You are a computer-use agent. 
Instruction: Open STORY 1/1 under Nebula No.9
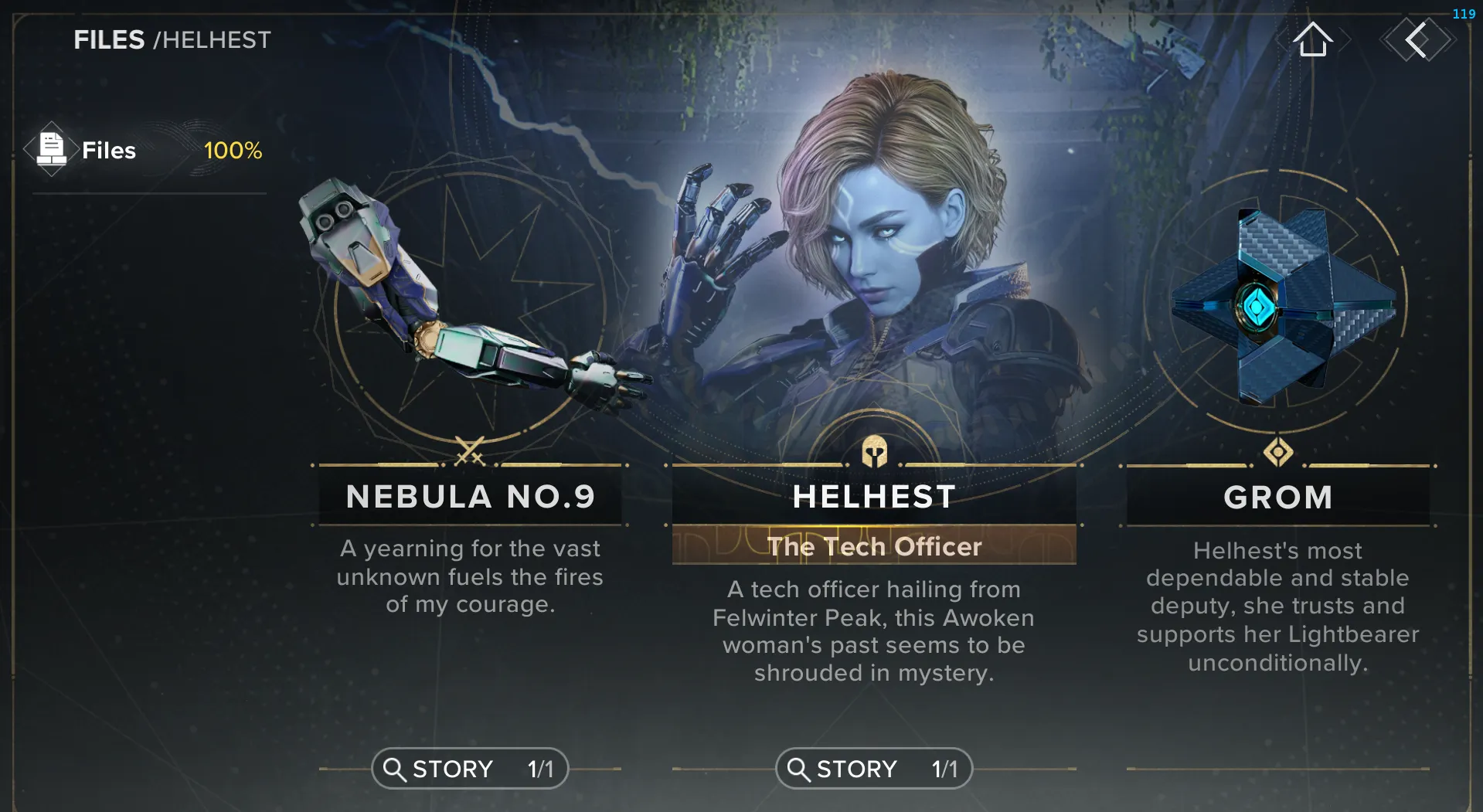click(469, 768)
